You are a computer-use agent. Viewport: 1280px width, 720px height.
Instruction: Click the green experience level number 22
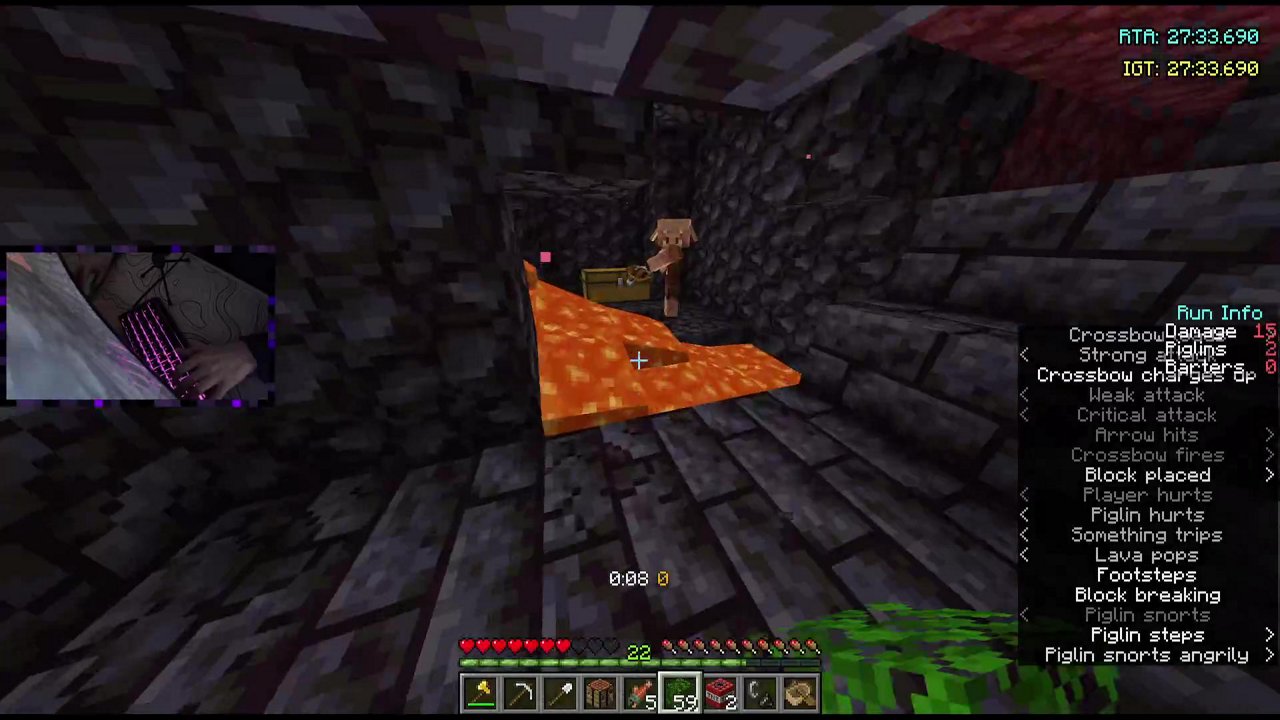[x=639, y=651]
